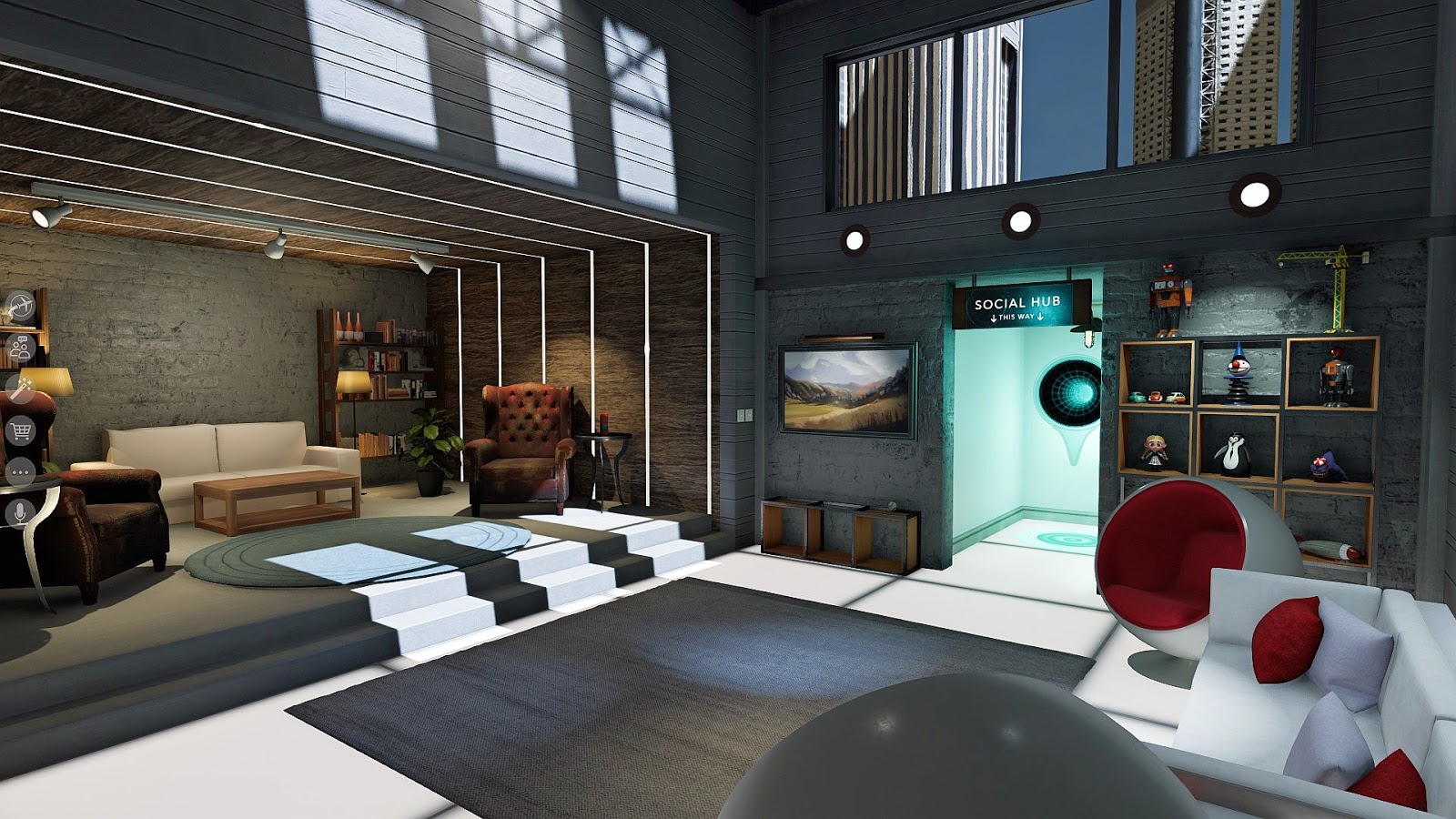Click the THIS WAY text on the sign
The height and width of the screenshot is (819, 1456).
click(1016, 318)
